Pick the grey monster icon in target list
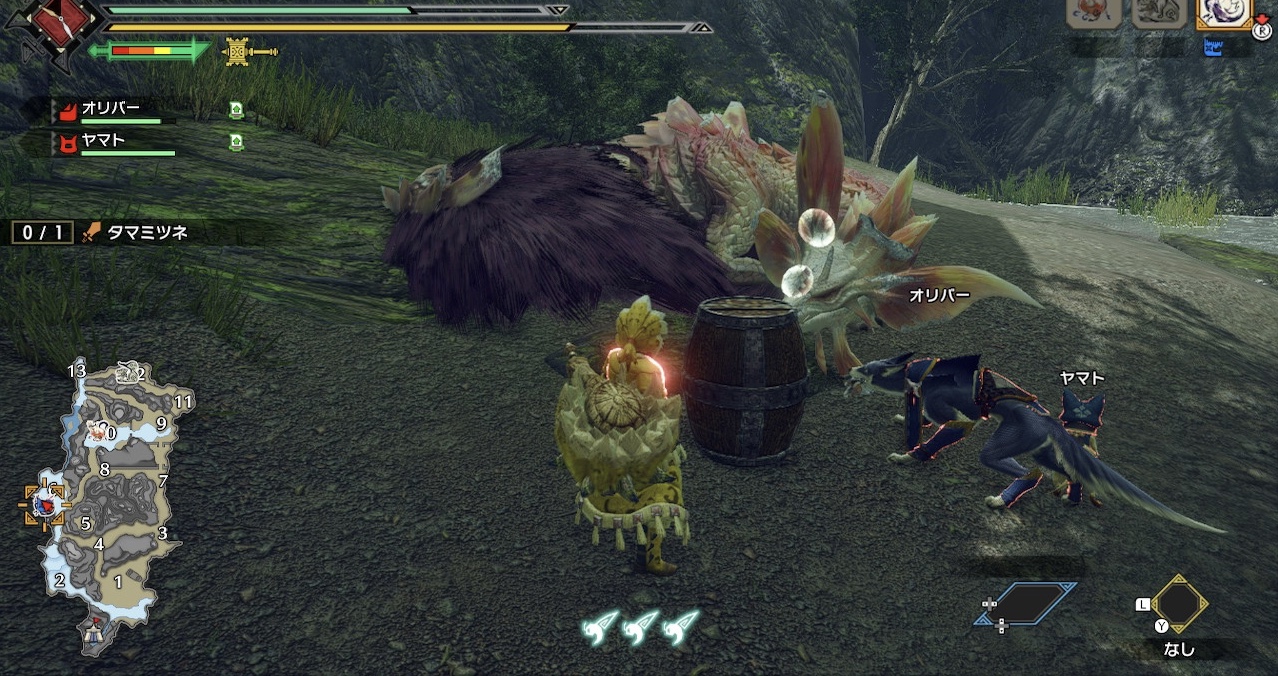Image resolution: width=1278 pixels, height=676 pixels. 1158,13
